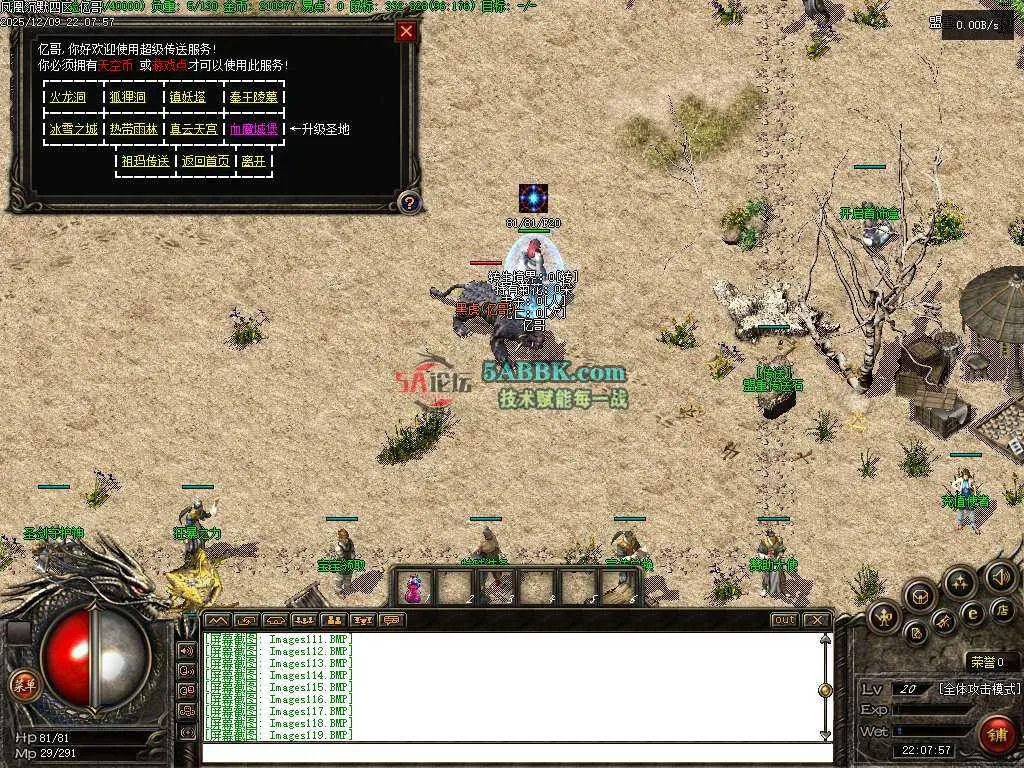Close the teleport service dialog
The image size is (1024, 768).
pyautogui.click(x=406, y=31)
